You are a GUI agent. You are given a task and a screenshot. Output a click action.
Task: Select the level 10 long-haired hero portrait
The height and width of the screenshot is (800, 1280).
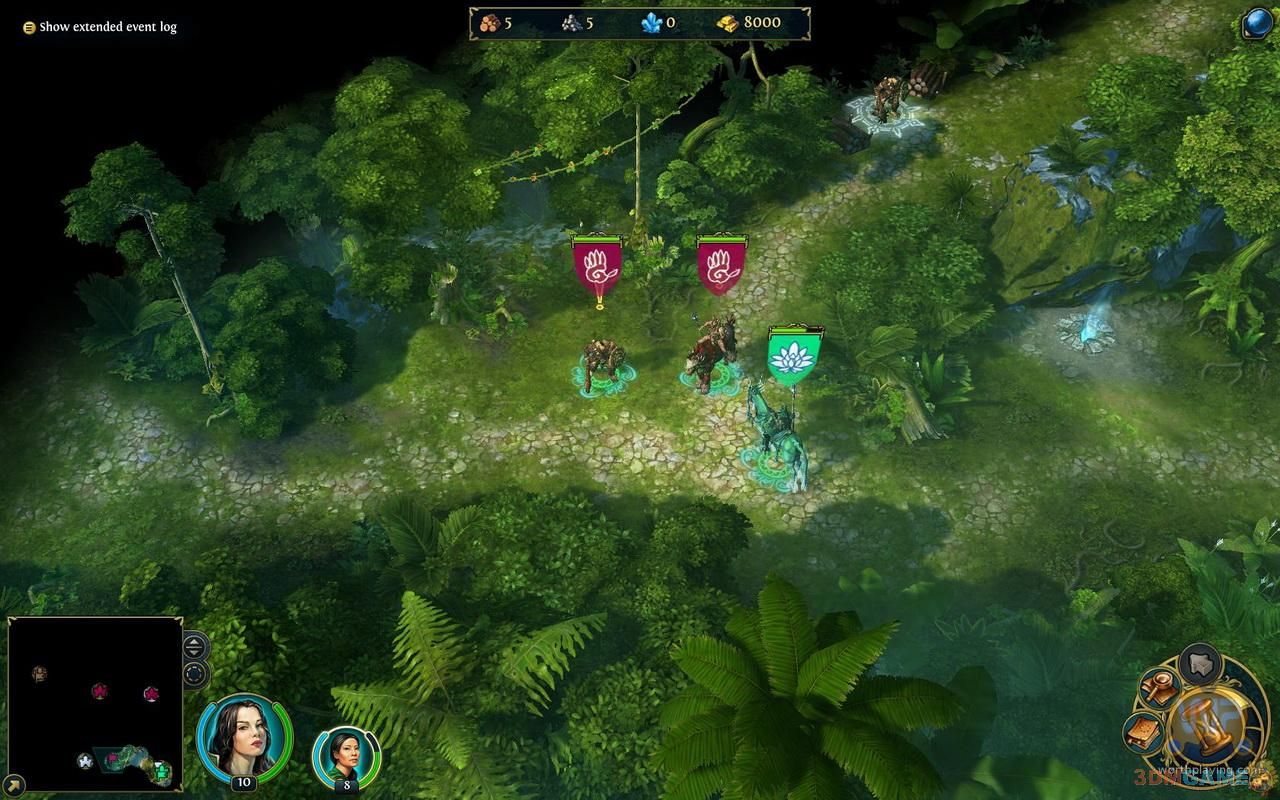tap(244, 737)
